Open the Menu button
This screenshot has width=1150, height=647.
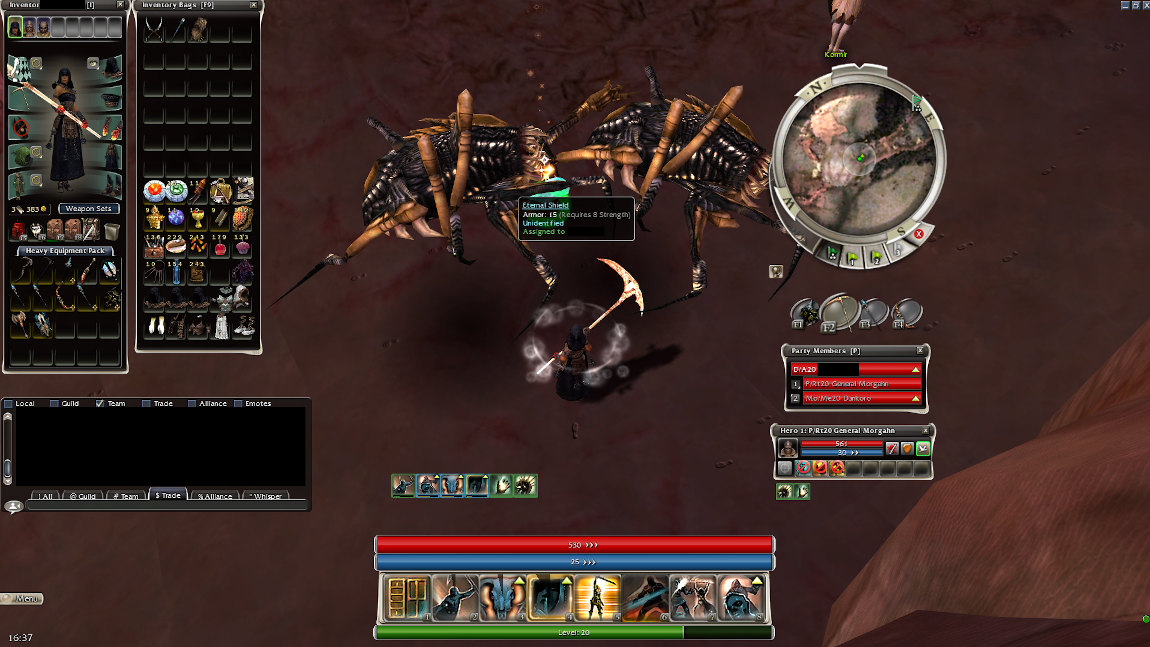click(23, 598)
